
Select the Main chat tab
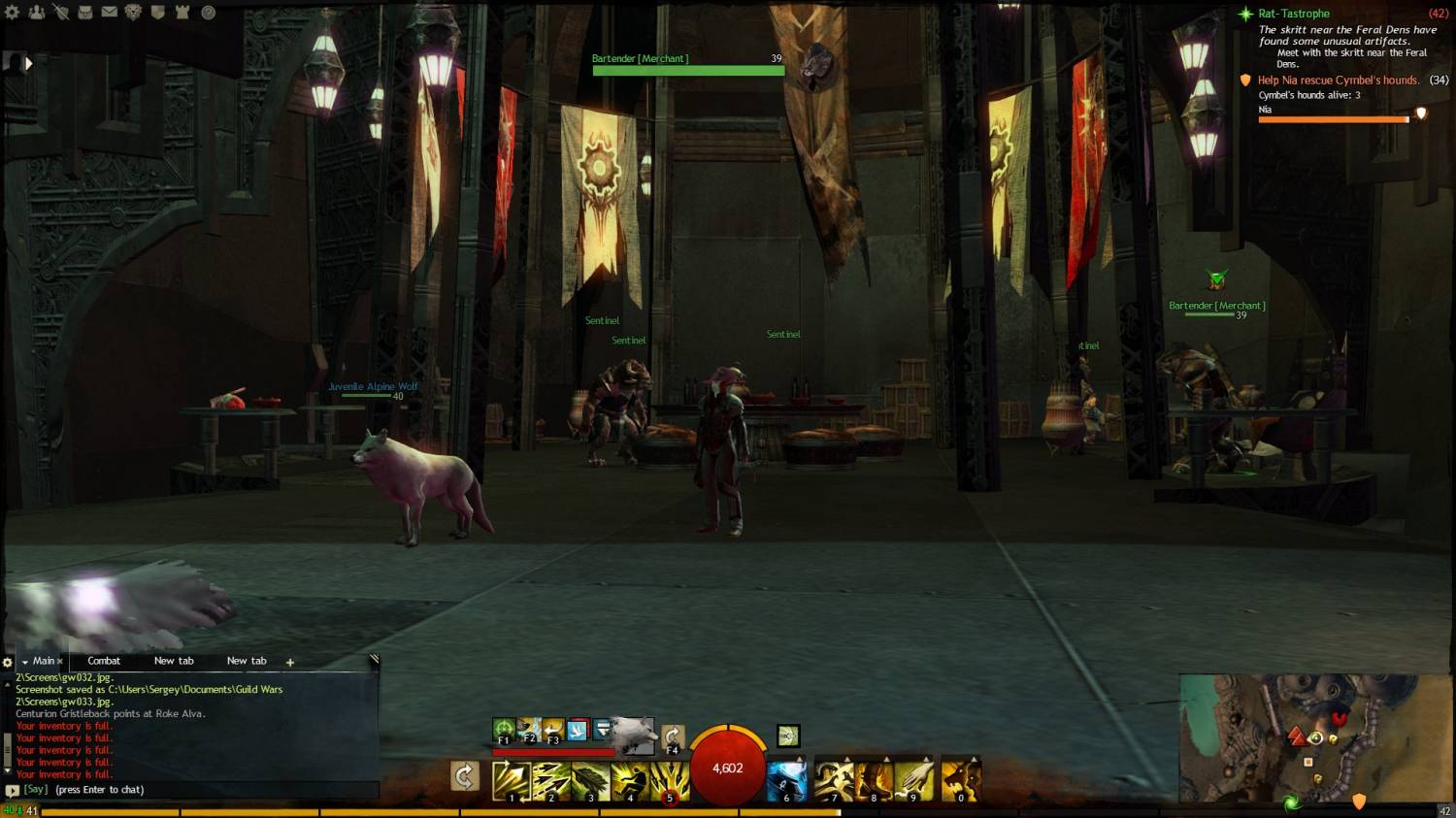pos(44,661)
